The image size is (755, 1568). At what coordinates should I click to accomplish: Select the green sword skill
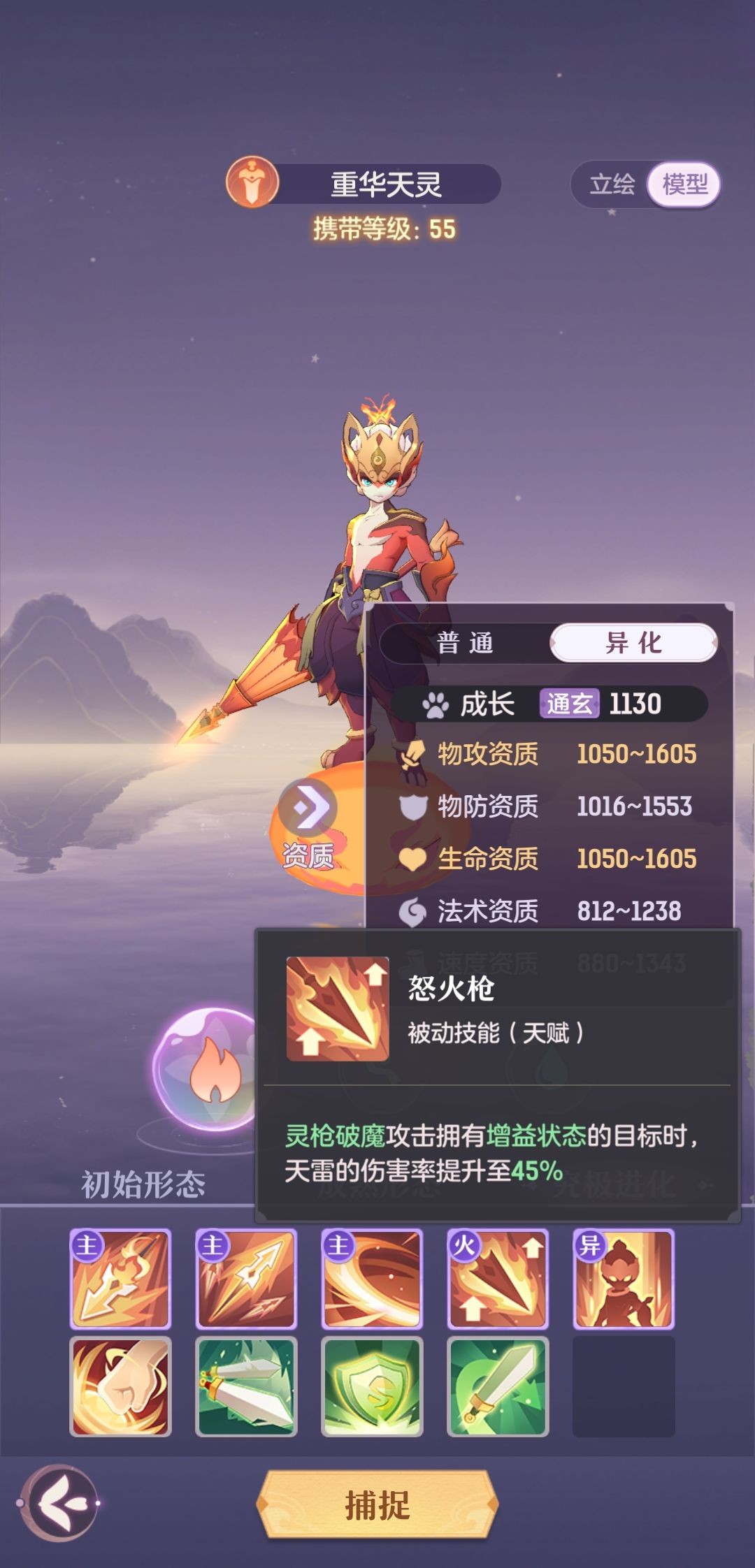pyautogui.click(x=498, y=1386)
